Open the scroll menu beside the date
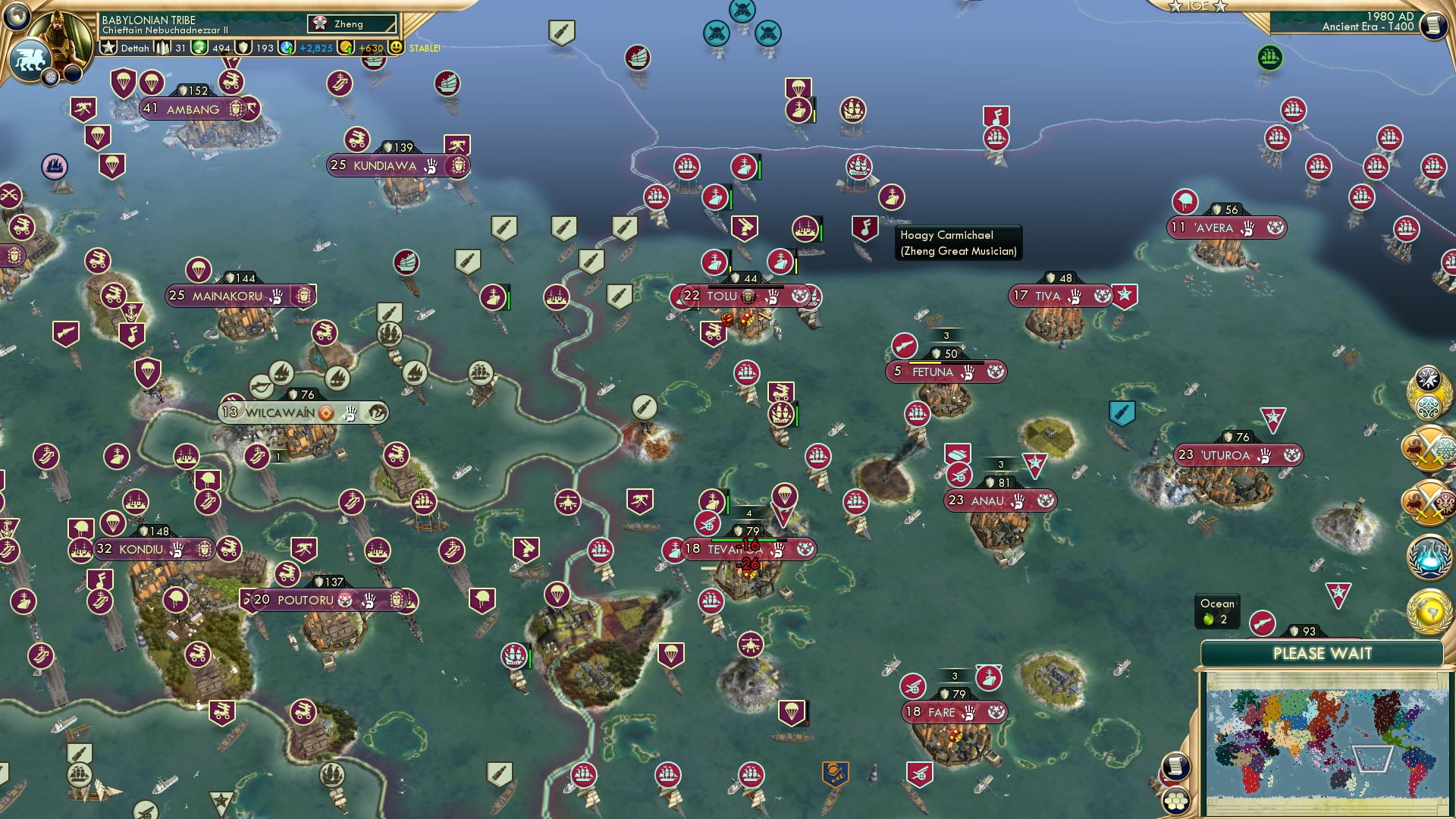 (x=1432, y=24)
